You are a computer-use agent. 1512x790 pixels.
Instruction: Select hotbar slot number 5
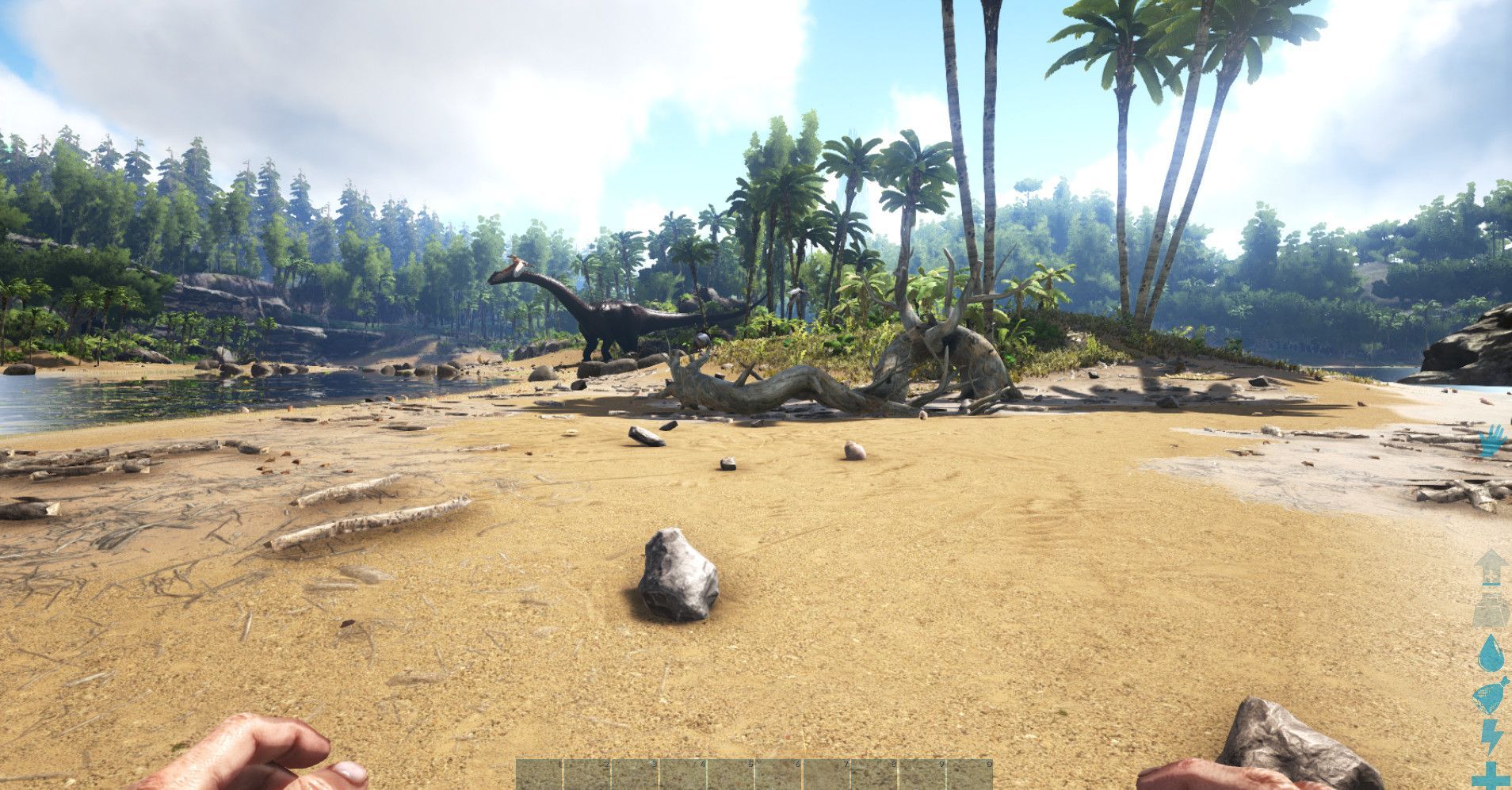pyautogui.click(x=731, y=775)
